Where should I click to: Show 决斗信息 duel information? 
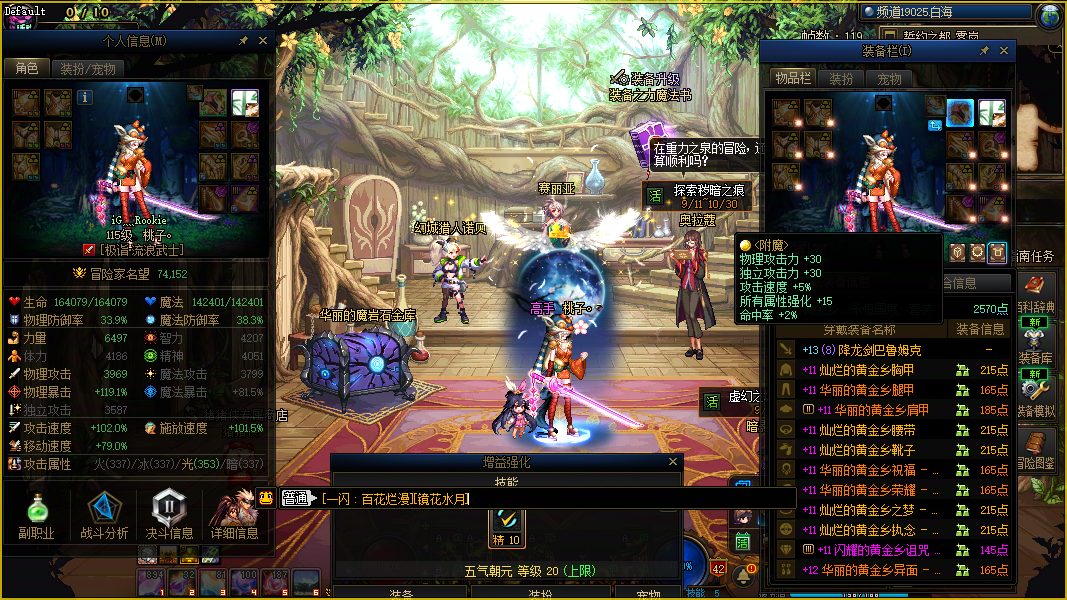[170, 516]
